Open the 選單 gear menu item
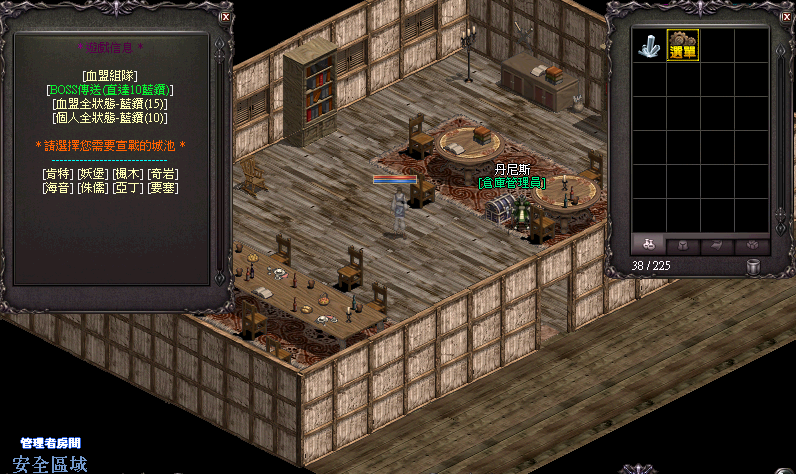The image size is (796, 474). point(682,45)
